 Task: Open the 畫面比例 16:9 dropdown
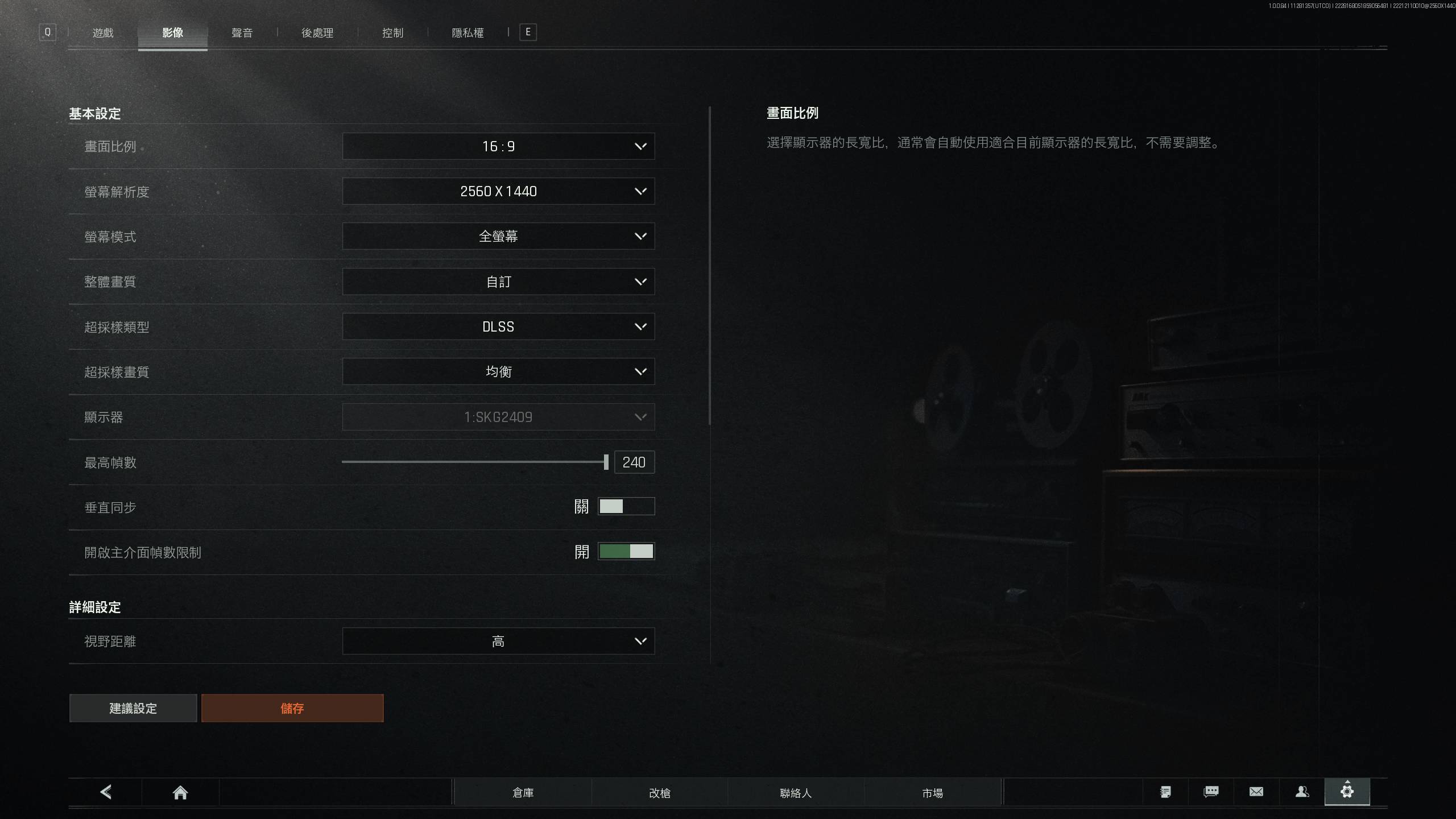(498, 146)
